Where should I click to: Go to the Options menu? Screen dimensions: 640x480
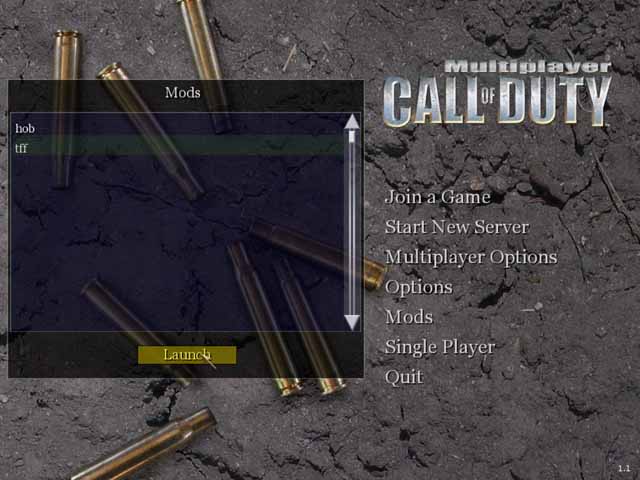[418, 287]
